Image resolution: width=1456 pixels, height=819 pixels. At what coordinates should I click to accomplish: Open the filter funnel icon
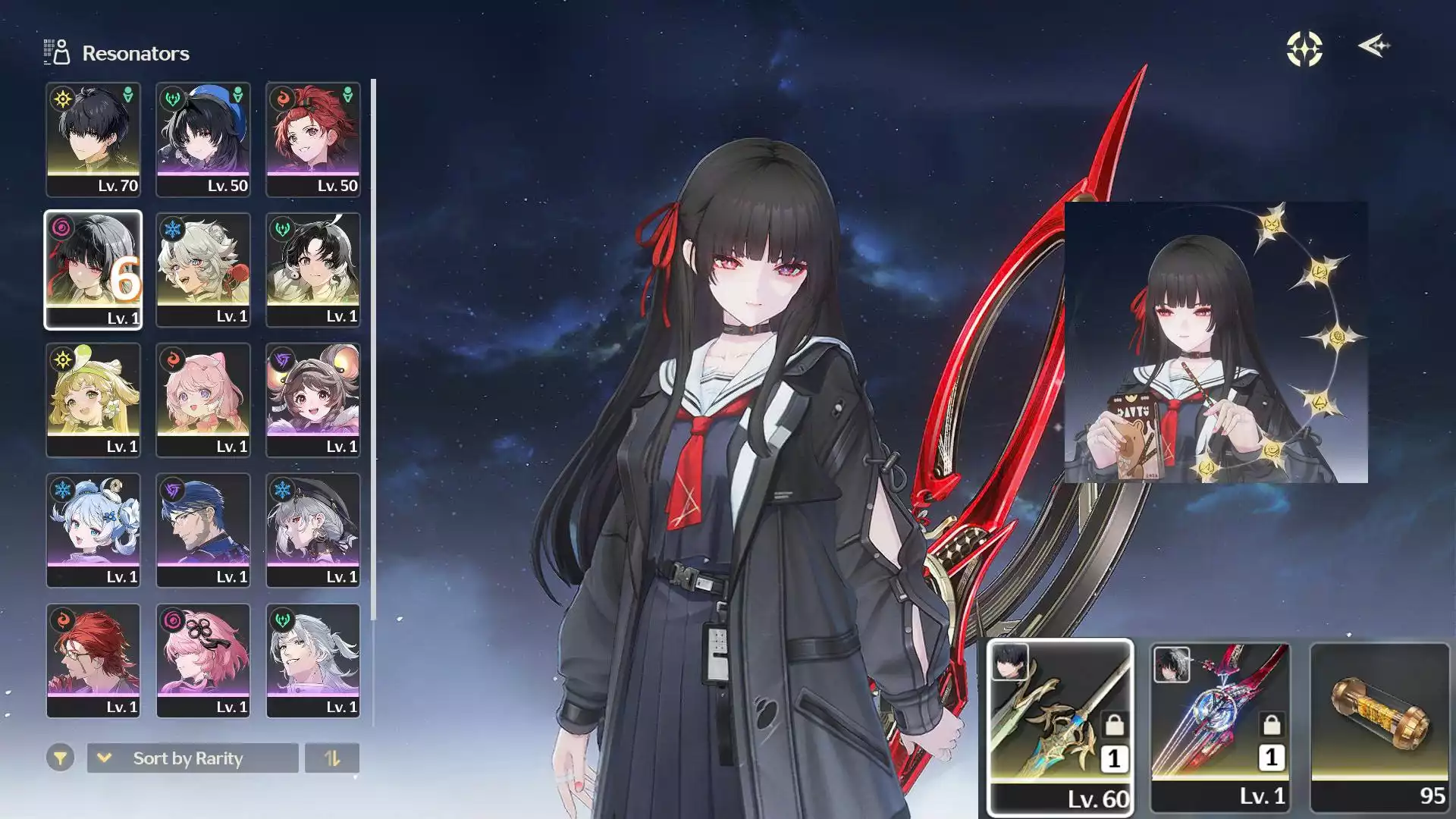pyautogui.click(x=60, y=758)
